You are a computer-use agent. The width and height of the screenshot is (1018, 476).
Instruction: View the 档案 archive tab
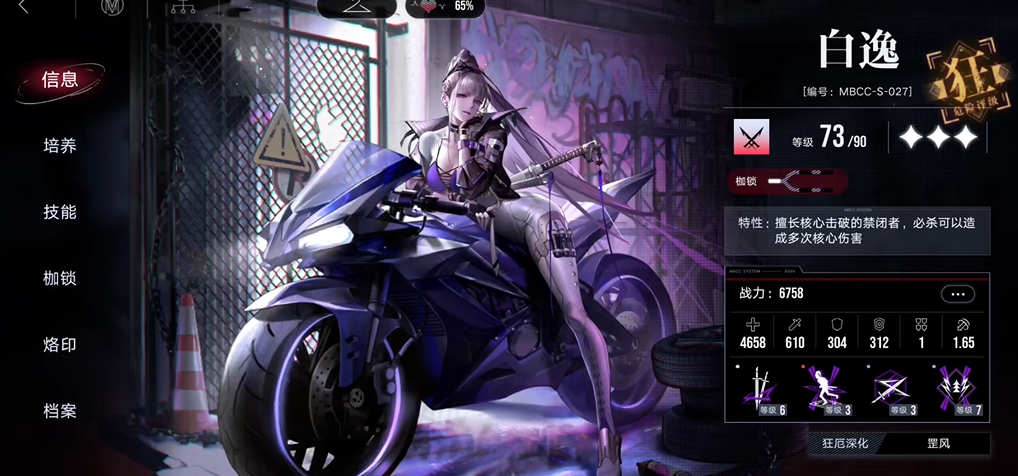60,411
